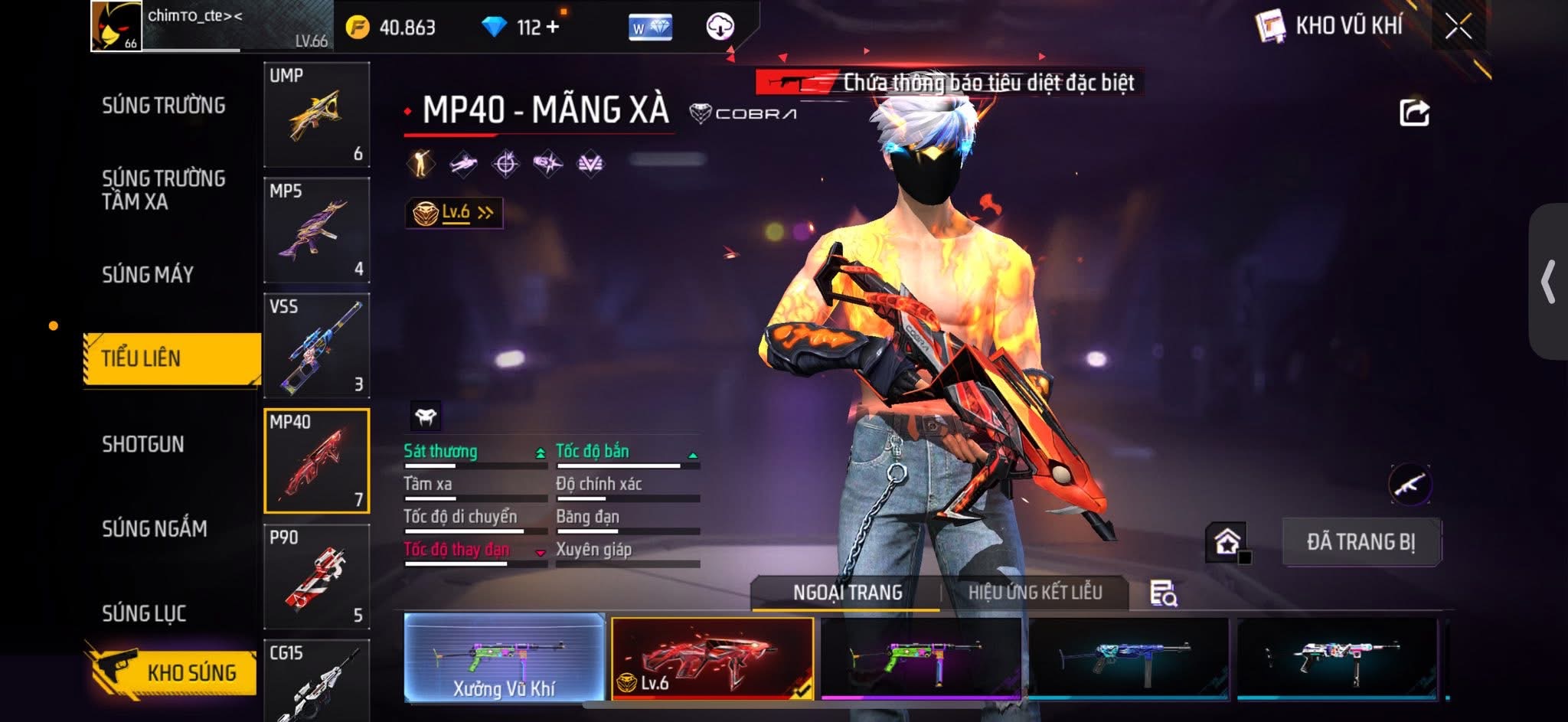Viewport: 1568px width, 722px height.
Task: Open the Xưởng Vũ Khí tile
Action: 504,657
